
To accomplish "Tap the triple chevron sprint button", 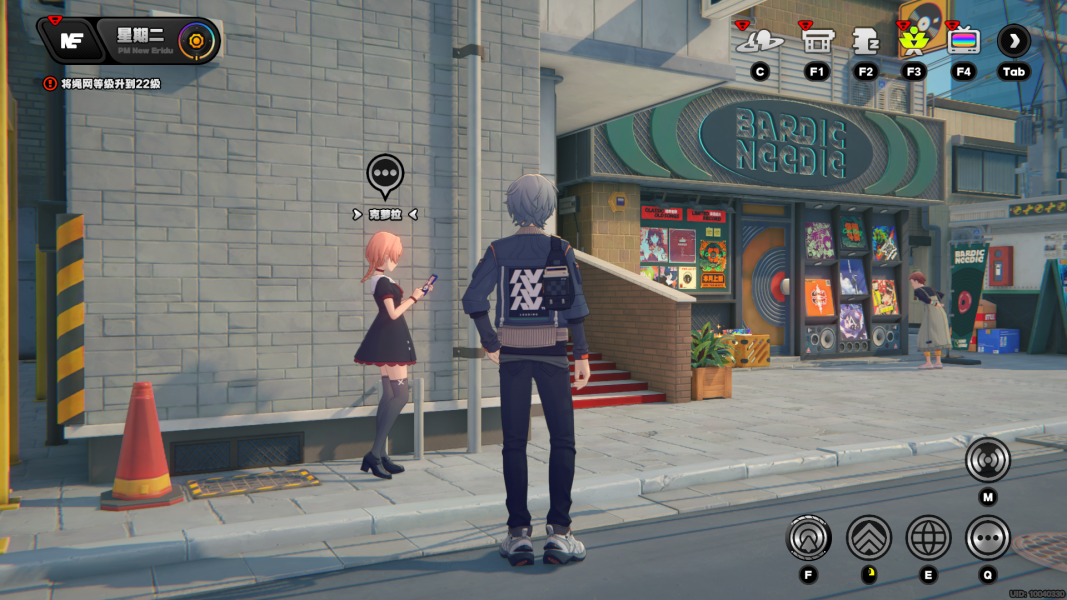I will pos(869,538).
